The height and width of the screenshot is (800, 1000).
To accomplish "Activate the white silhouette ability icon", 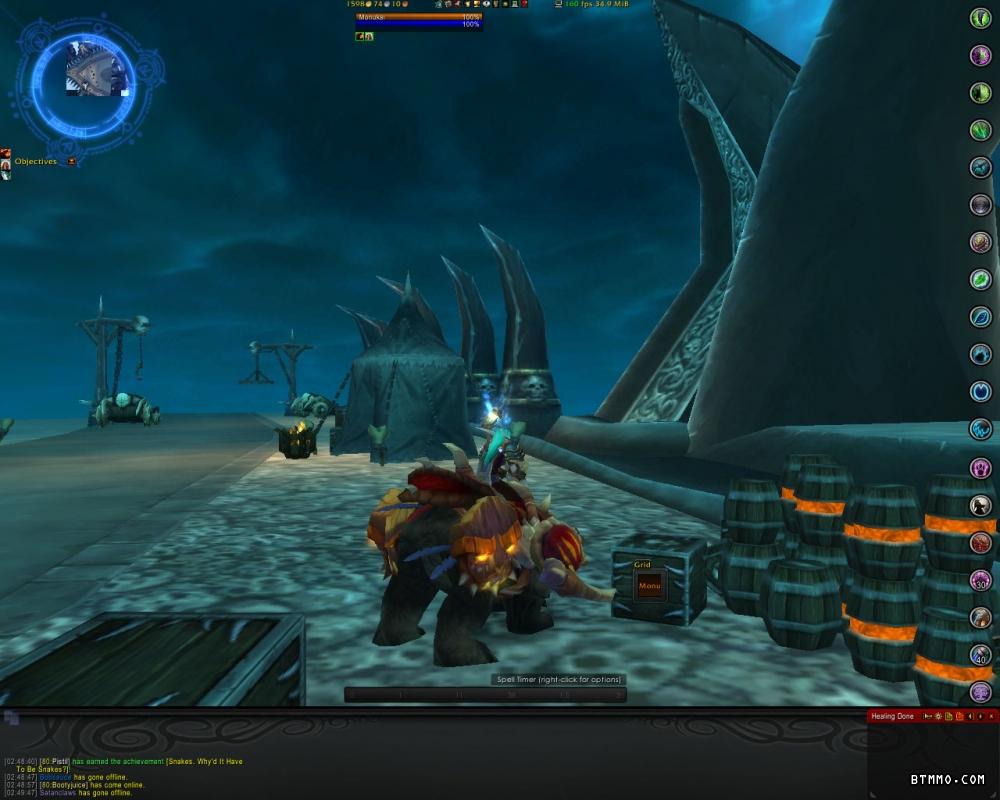I will pyautogui.click(x=980, y=506).
